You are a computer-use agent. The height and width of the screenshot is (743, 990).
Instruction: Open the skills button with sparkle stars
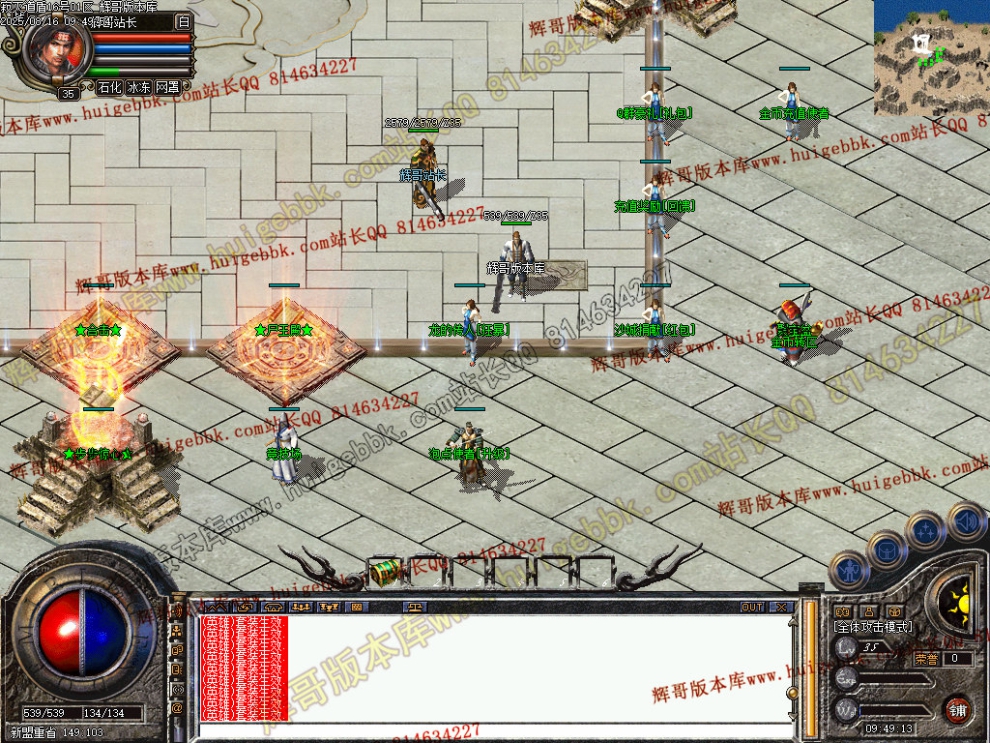pyautogui.click(x=926, y=530)
